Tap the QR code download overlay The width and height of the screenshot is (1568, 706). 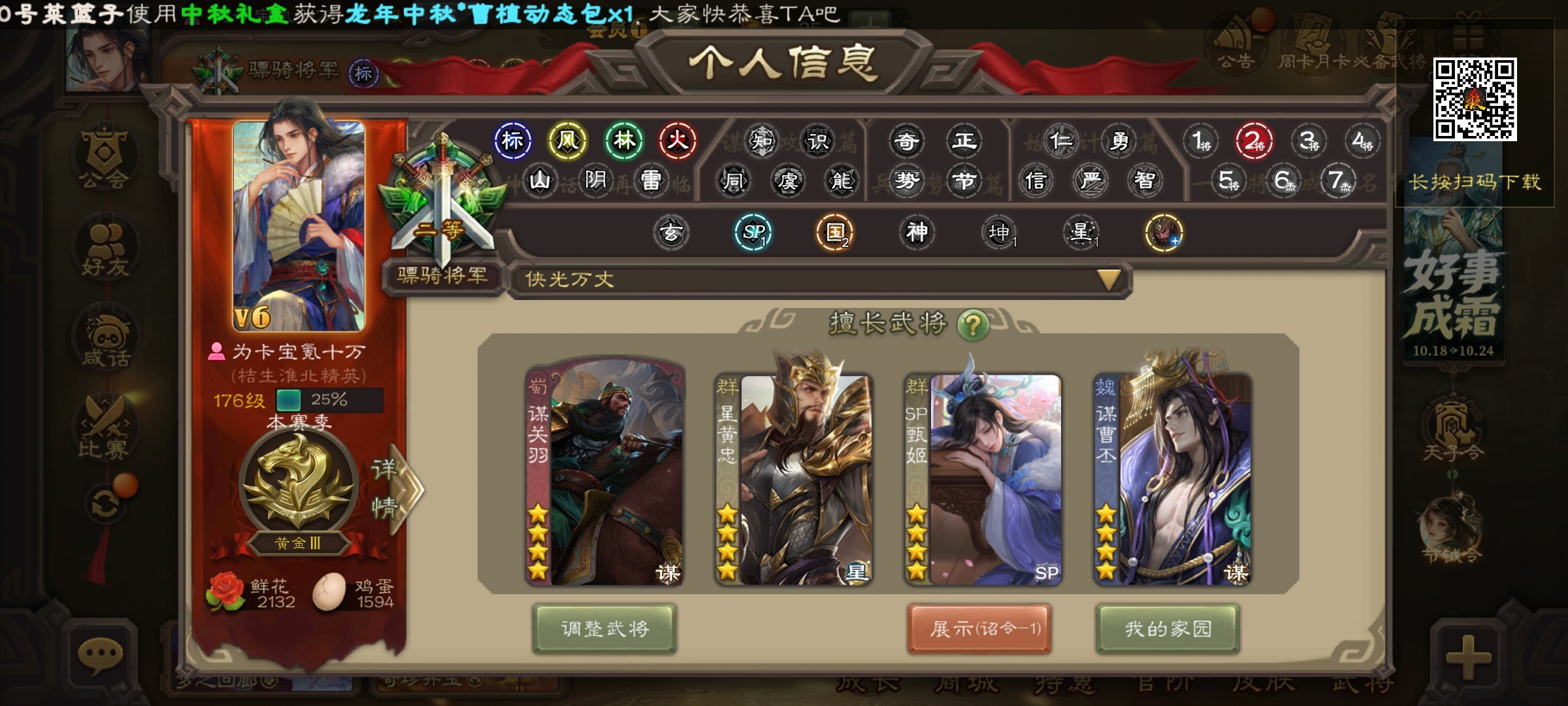pyautogui.click(x=1475, y=99)
